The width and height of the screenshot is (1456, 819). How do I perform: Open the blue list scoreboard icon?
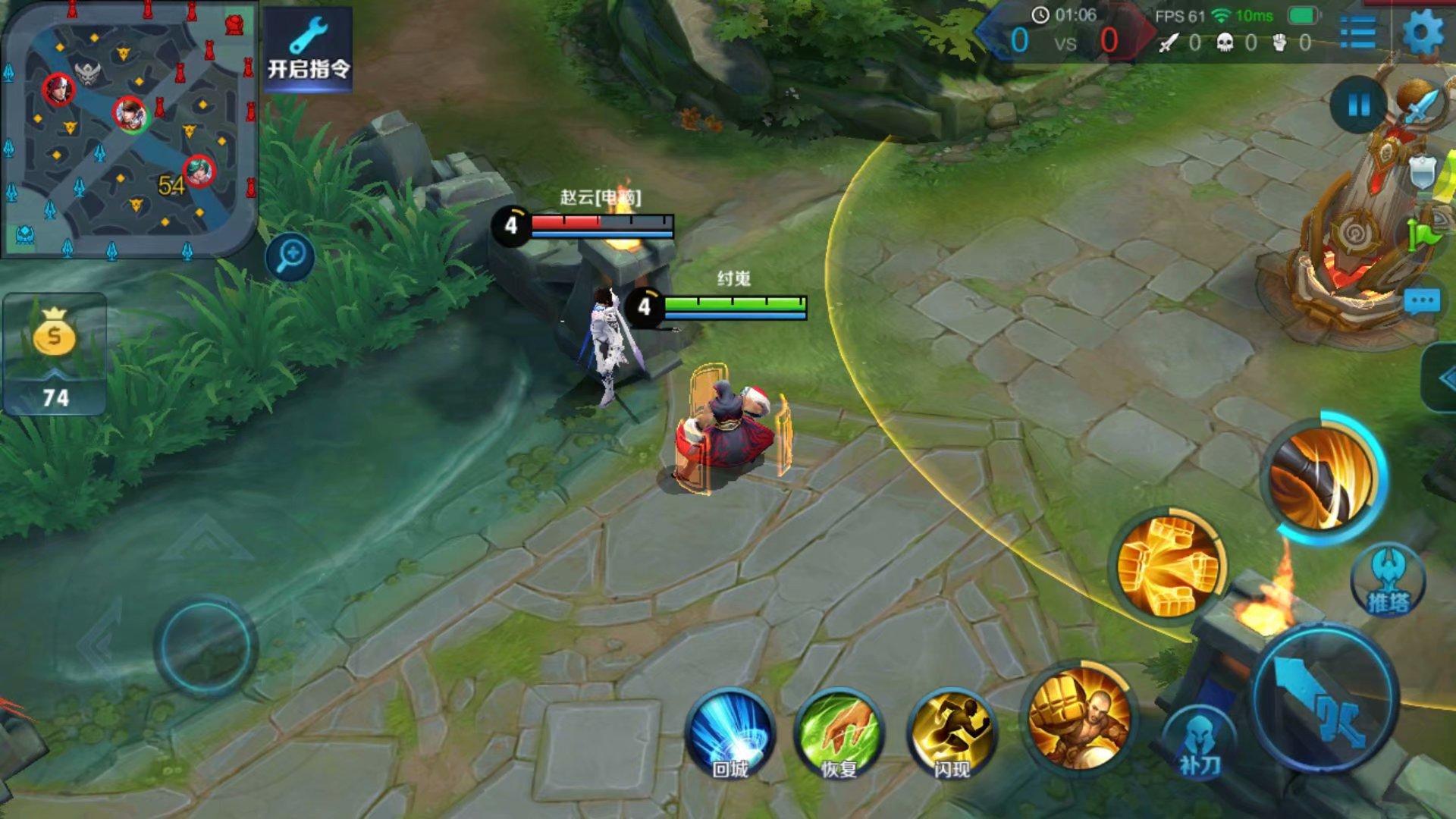(x=1358, y=33)
